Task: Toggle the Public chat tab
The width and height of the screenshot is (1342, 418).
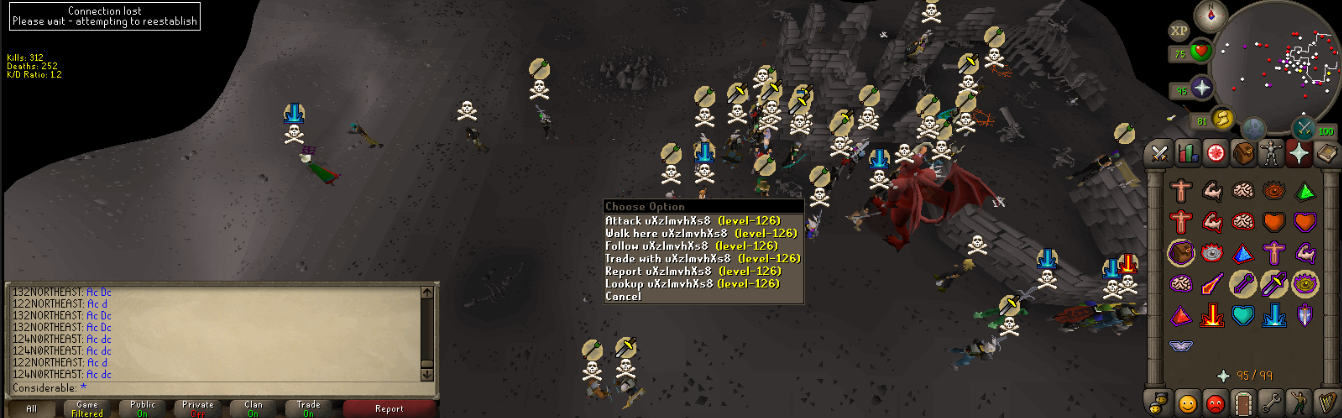Action: (x=143, y=408)
